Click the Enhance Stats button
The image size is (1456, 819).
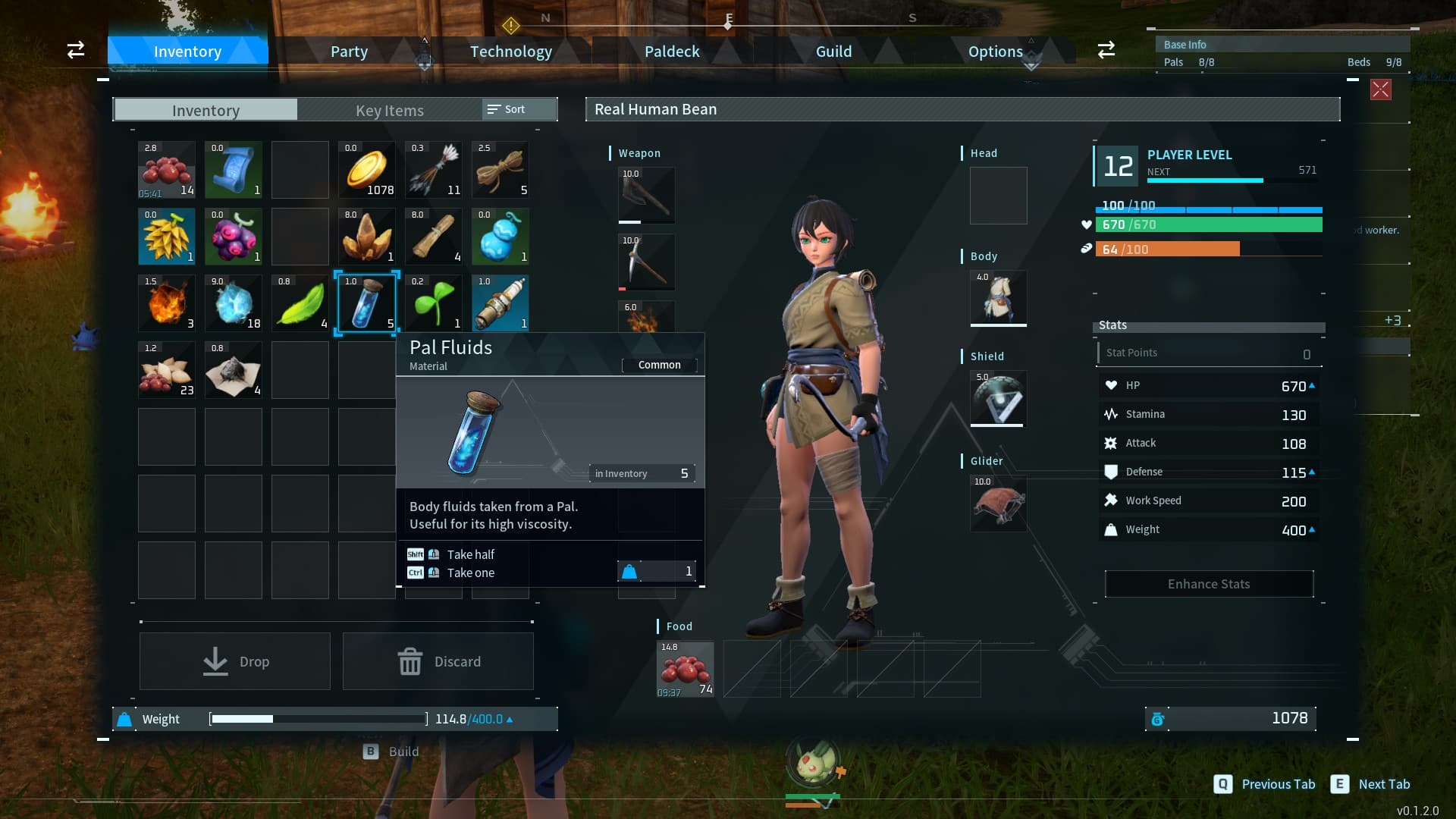(x=1209, y=583)
